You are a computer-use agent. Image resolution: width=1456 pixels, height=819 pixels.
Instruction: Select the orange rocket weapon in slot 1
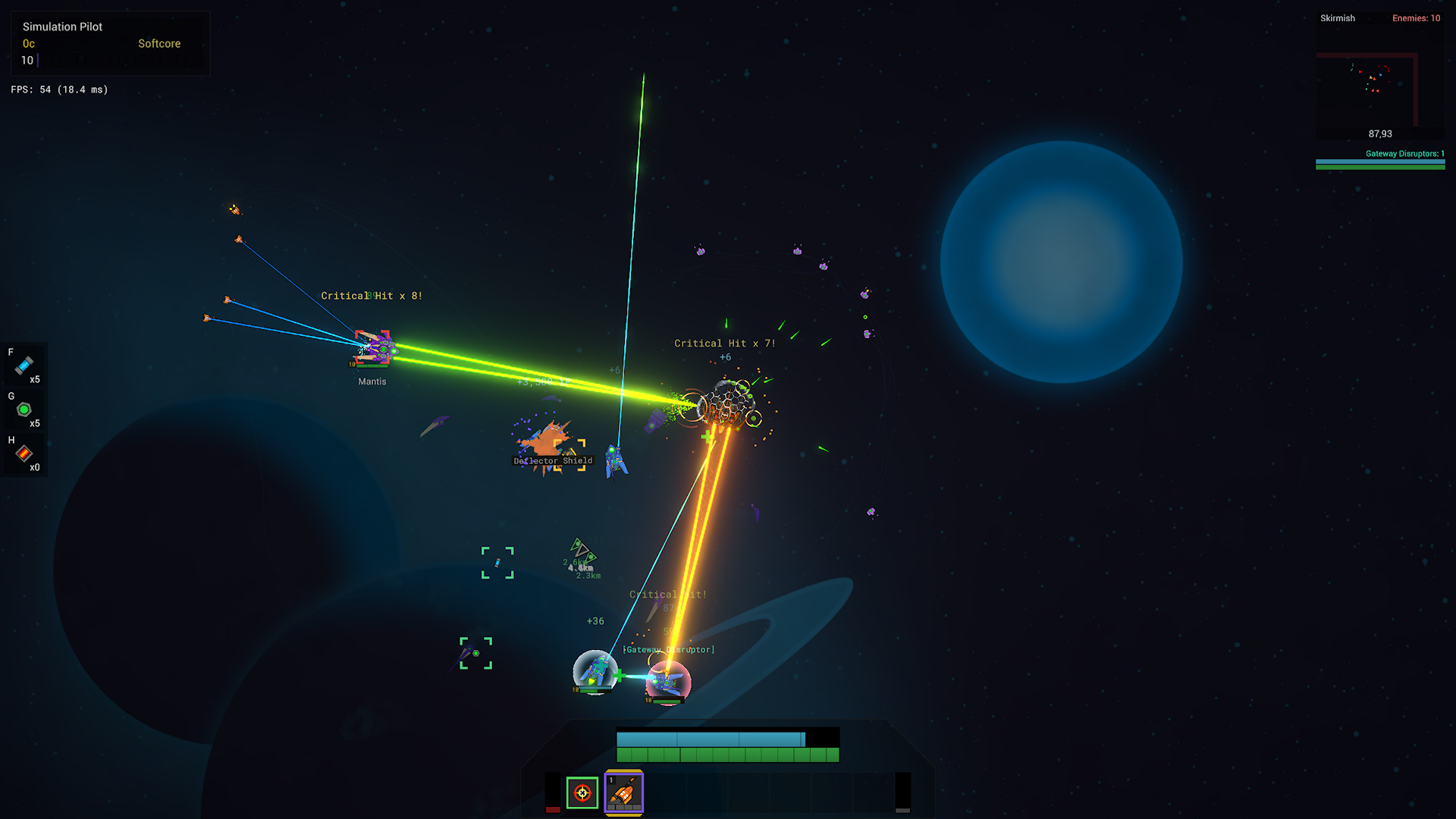623,793
